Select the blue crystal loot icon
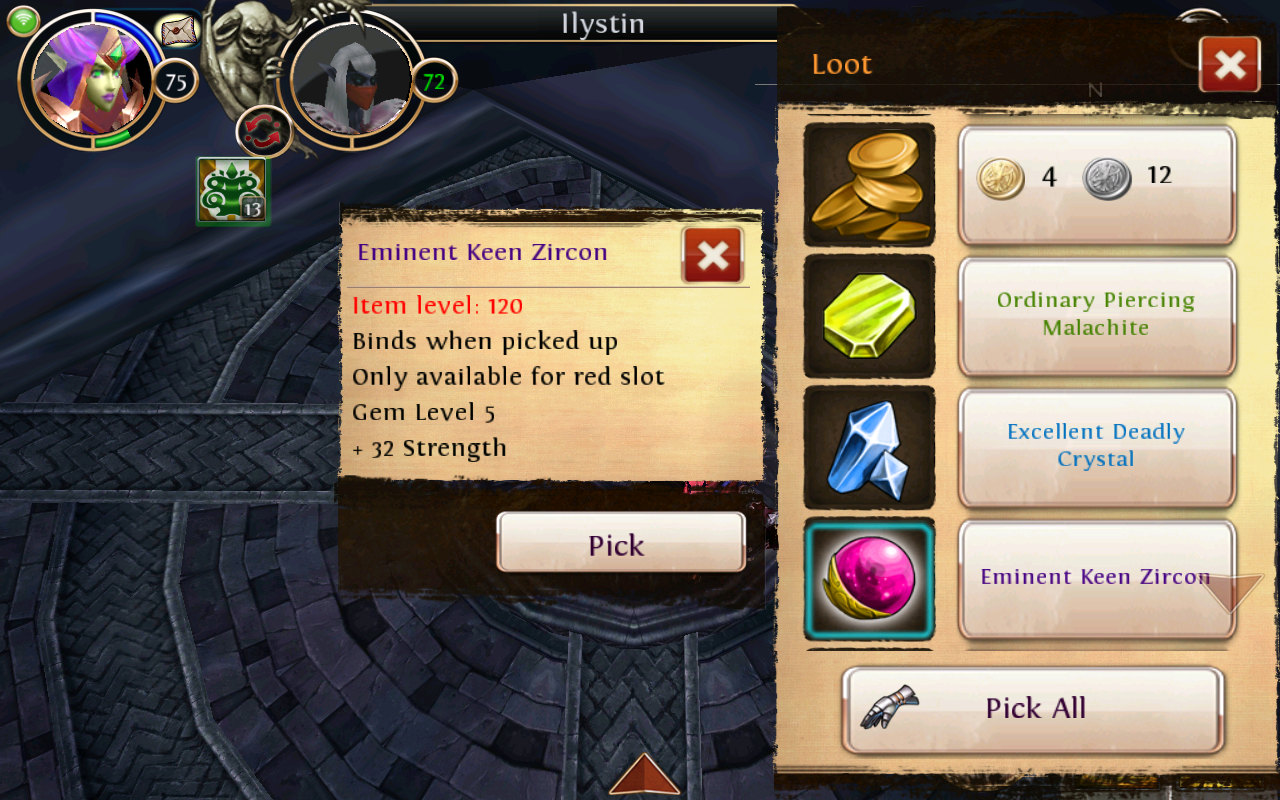Screen dimensions: 1280x800 coord(869,449)
